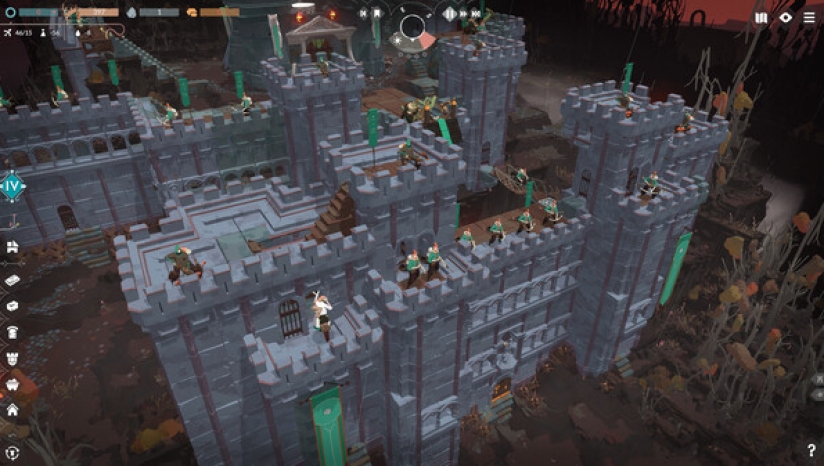Click the day-night cycle dial
824x466 pixels.
tap(413, 28)
